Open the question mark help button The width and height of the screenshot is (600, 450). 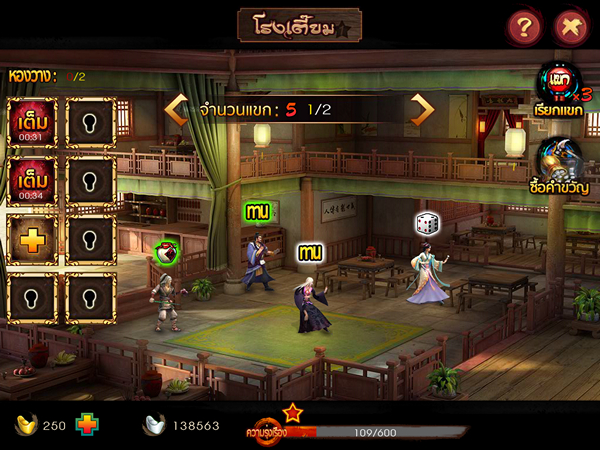click(x=523, y=27)
